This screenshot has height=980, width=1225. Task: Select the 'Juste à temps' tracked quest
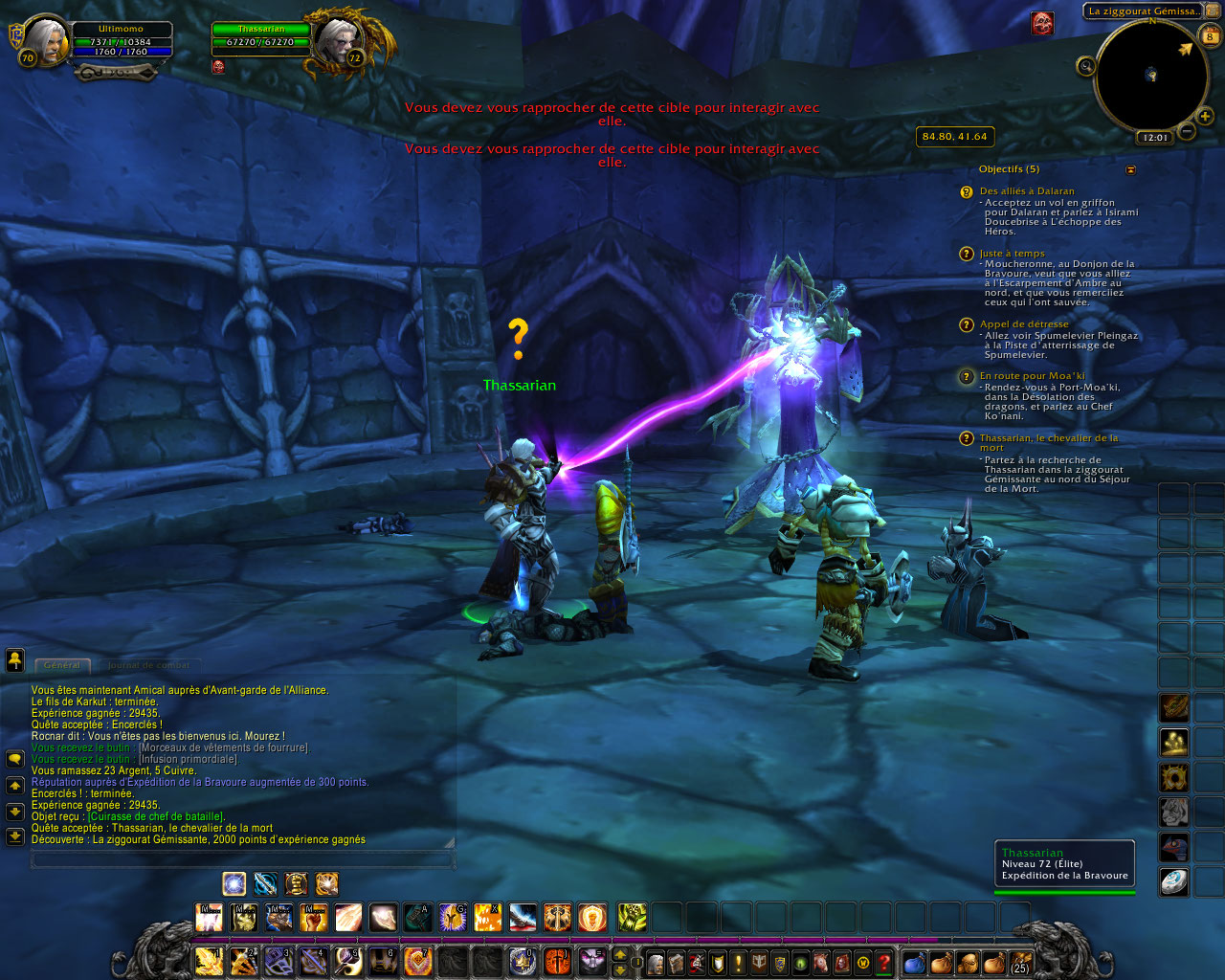click(x=1012, y=254)
